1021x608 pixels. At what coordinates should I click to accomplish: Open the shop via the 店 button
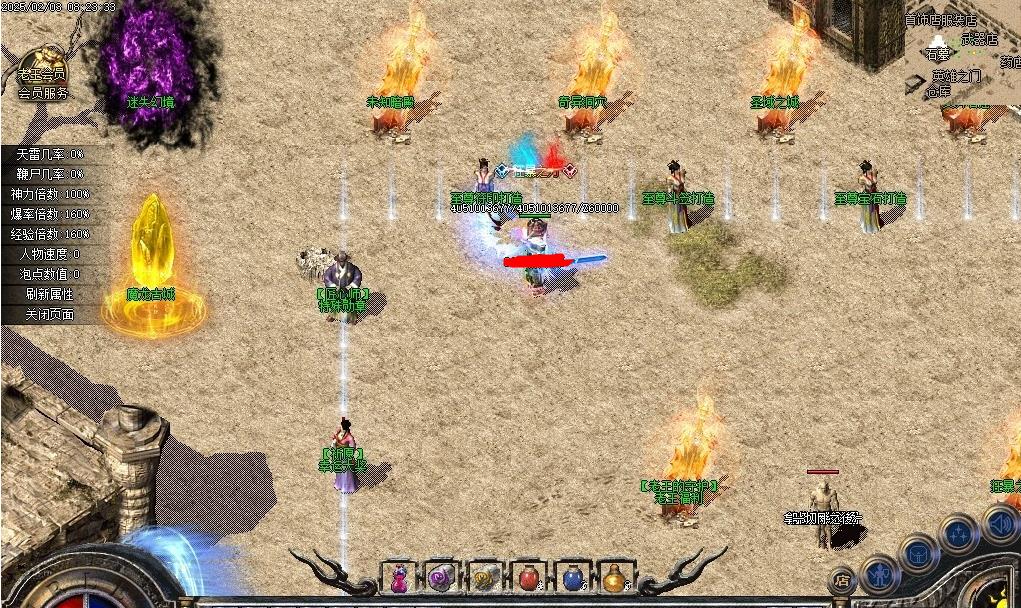[x=843, y=579]
